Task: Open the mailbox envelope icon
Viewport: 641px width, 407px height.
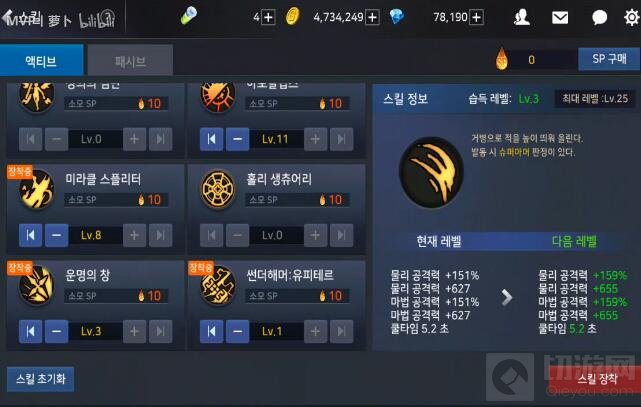Action: click(560, 17)
